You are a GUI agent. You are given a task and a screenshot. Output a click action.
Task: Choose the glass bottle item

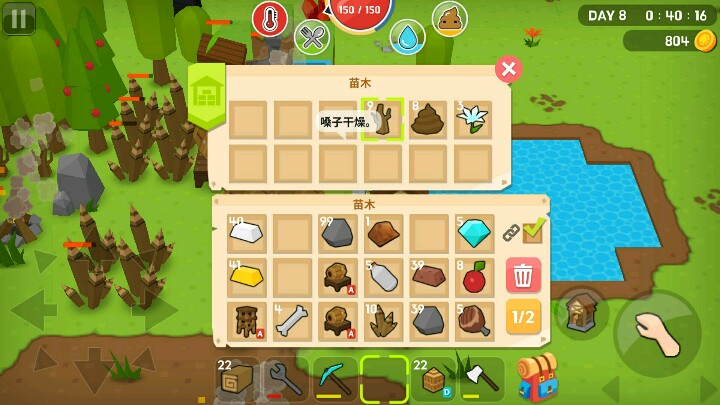tap(383, 277)
